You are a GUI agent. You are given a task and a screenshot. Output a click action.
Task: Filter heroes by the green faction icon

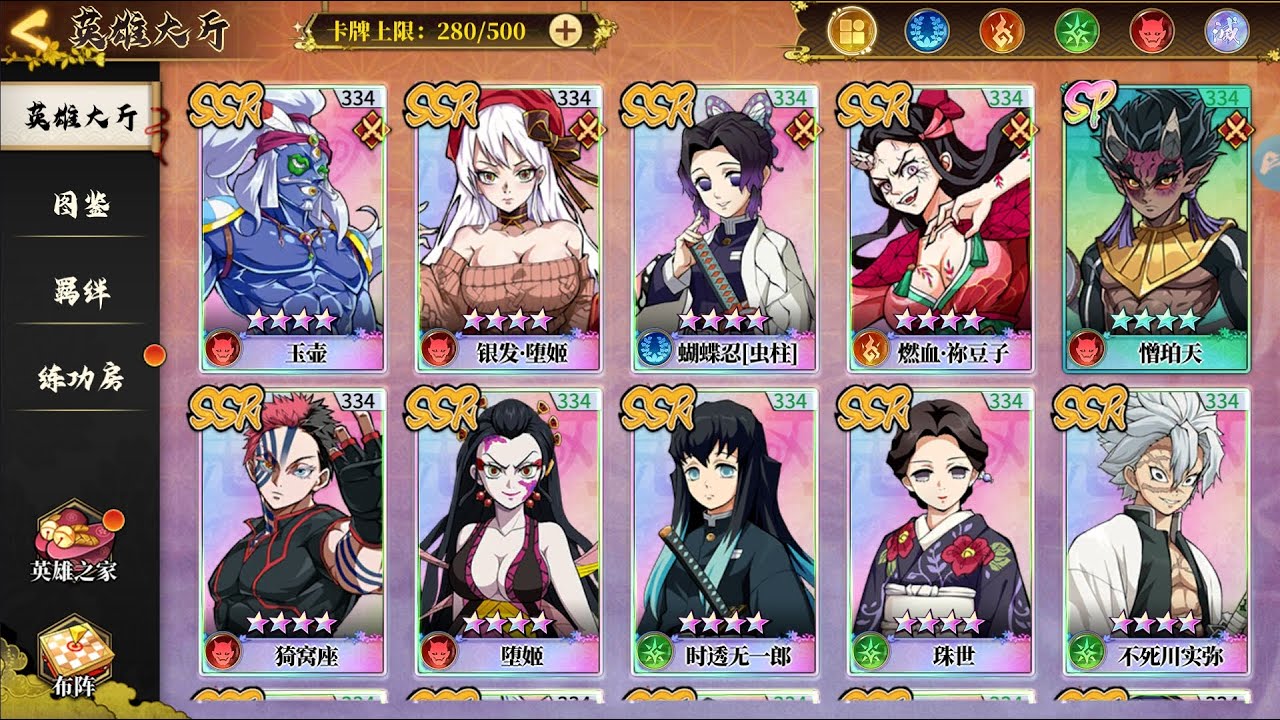tap(1076, 31)
